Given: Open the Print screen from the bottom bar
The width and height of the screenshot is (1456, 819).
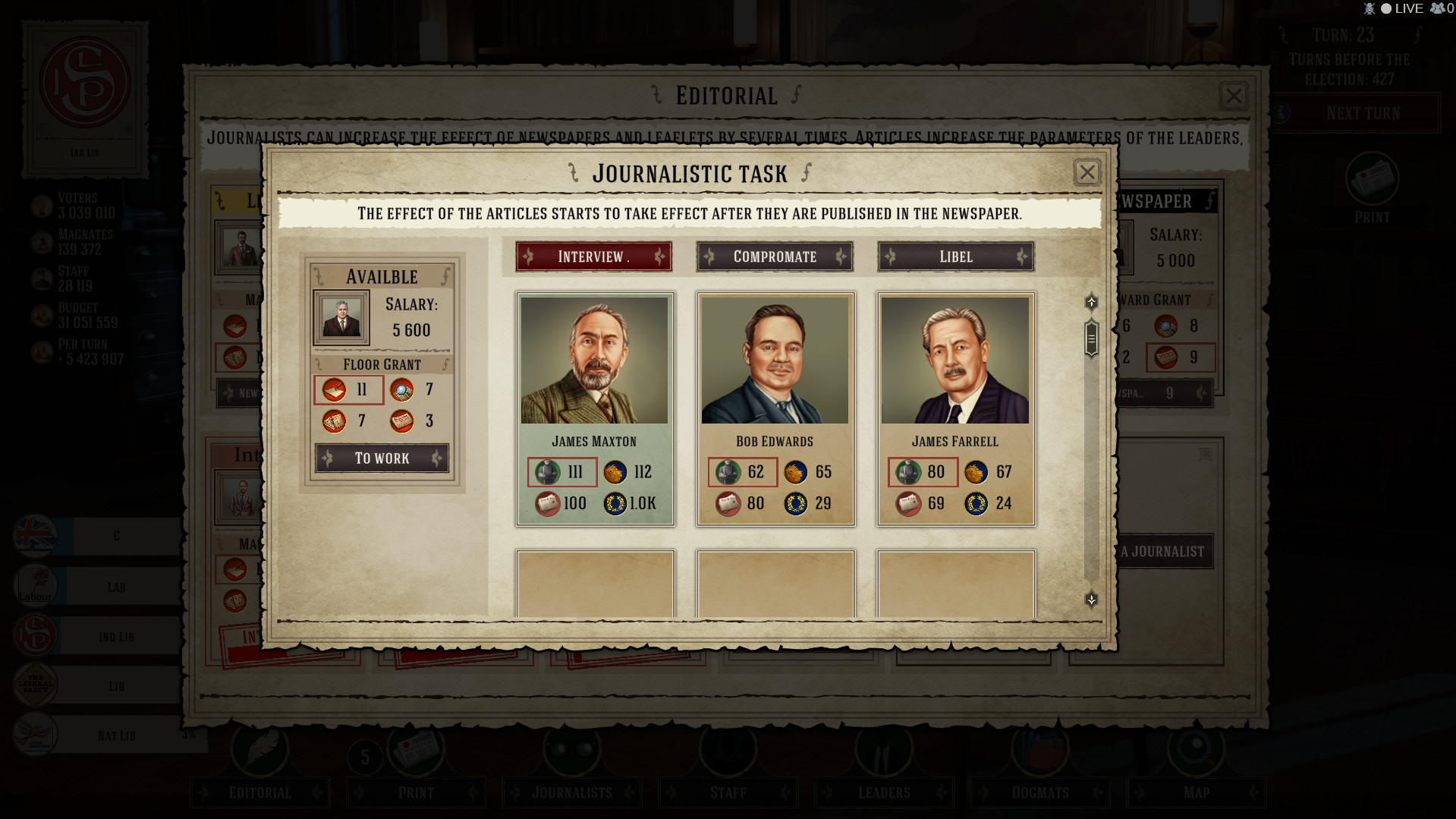Looking at the screenshot, I should click(x=416, y=792).
